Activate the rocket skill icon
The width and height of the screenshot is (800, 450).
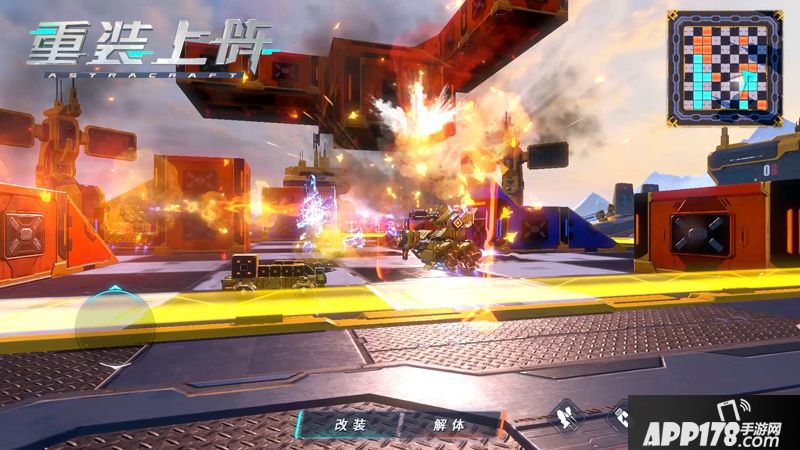click(x=567, y=415)
